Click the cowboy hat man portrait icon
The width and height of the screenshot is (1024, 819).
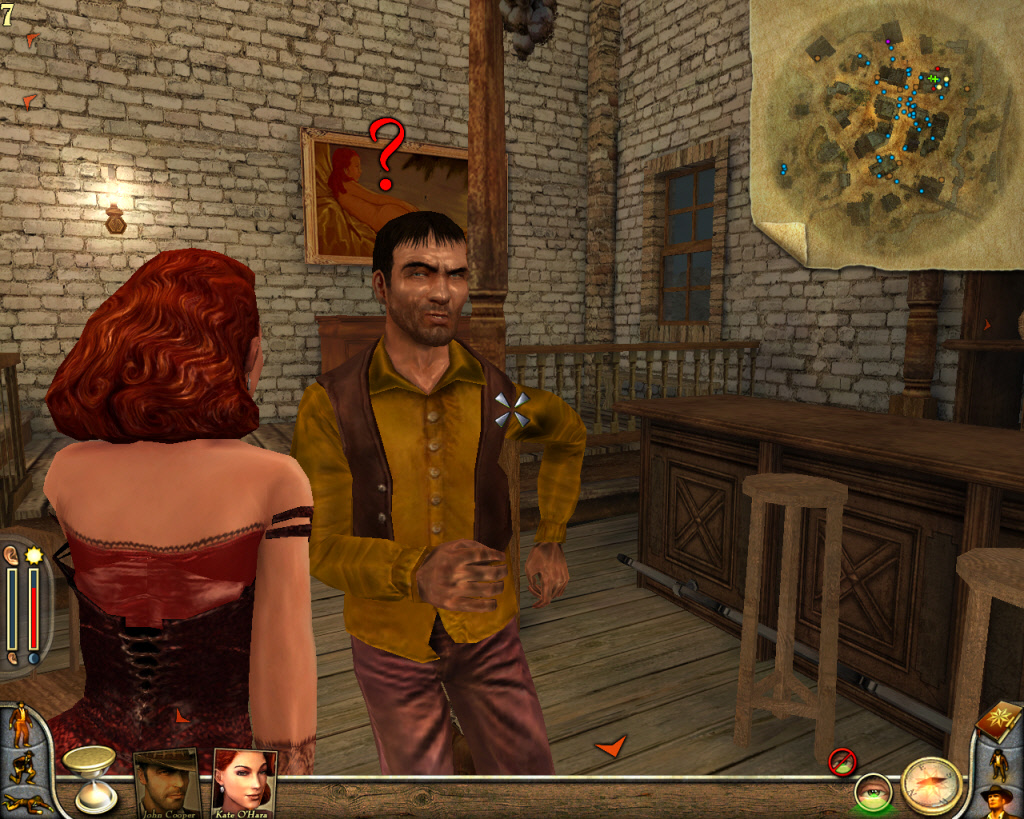[x=997, y=802]
